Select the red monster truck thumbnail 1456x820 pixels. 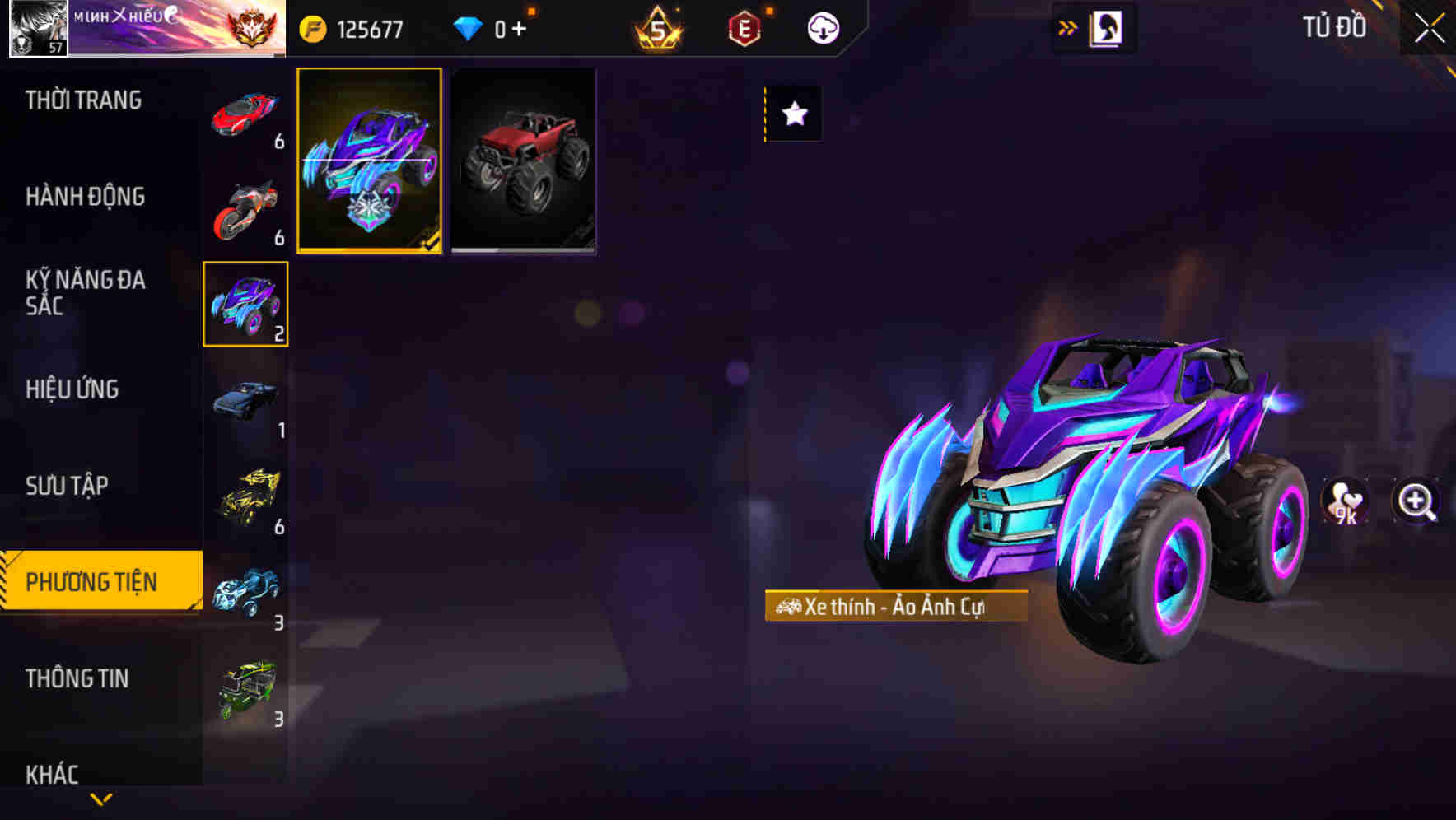tap(521, 161)
